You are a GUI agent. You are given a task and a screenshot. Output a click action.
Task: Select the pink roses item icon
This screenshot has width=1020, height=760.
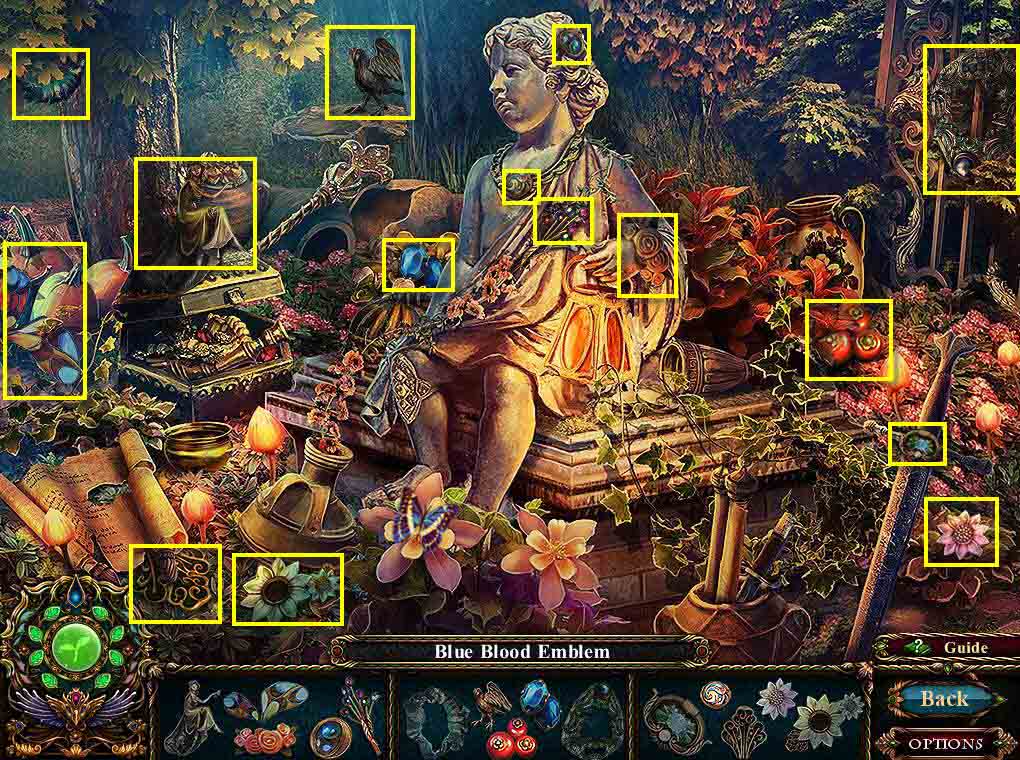coord(265,740)
